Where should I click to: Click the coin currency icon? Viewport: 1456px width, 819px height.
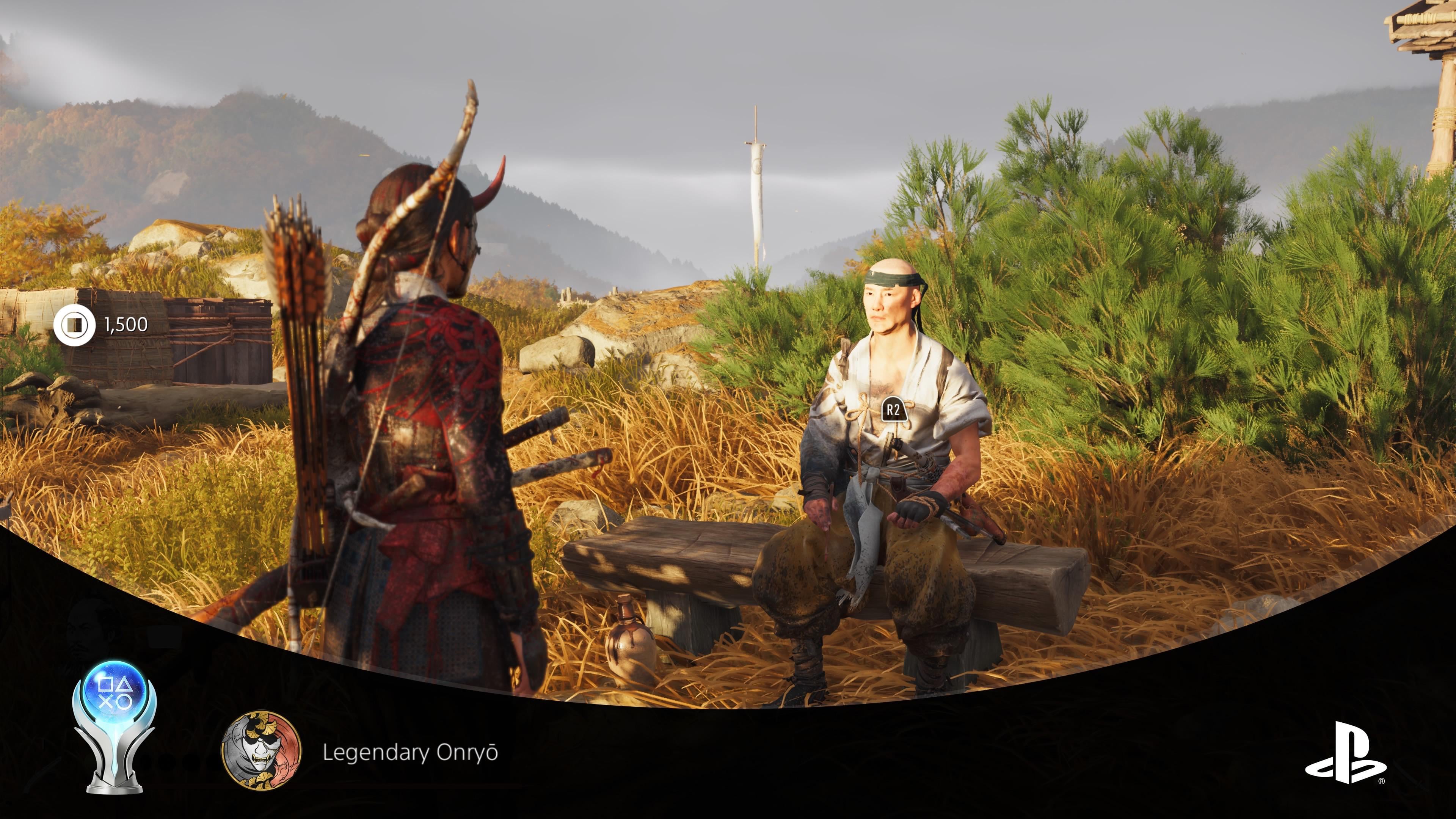pyautogui.click(x=74, y=325)
